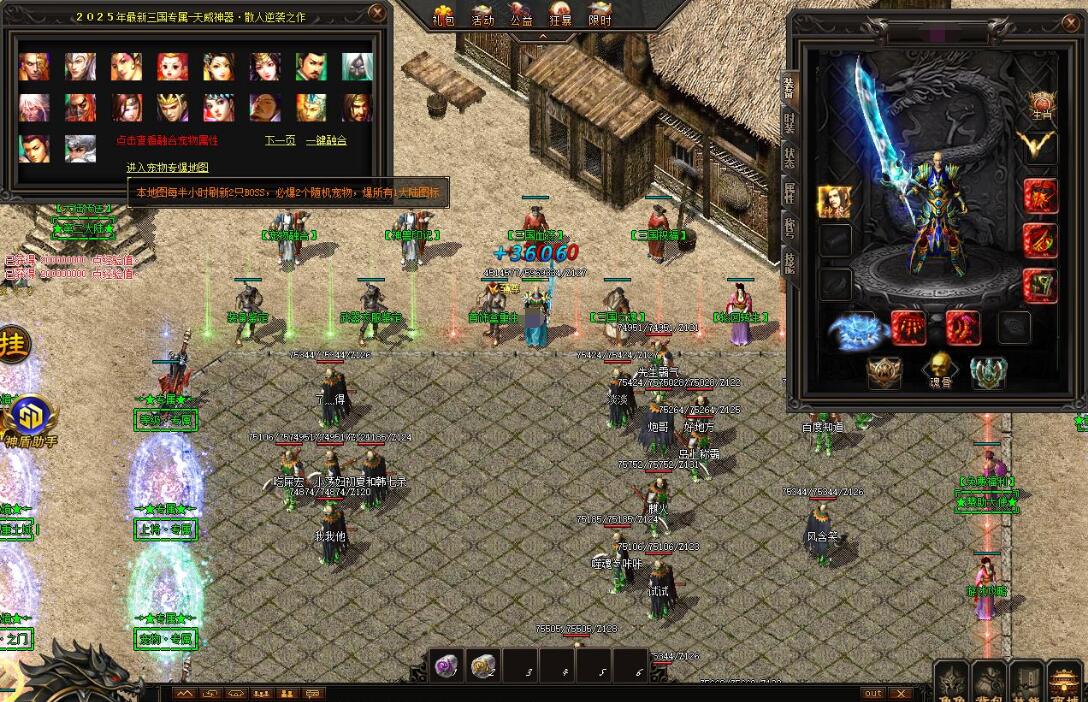Image resolution: width=1088 pixels, height=702 pixels.
Task: Open the limited-time (限时) menu
Action: pos(599,15)
